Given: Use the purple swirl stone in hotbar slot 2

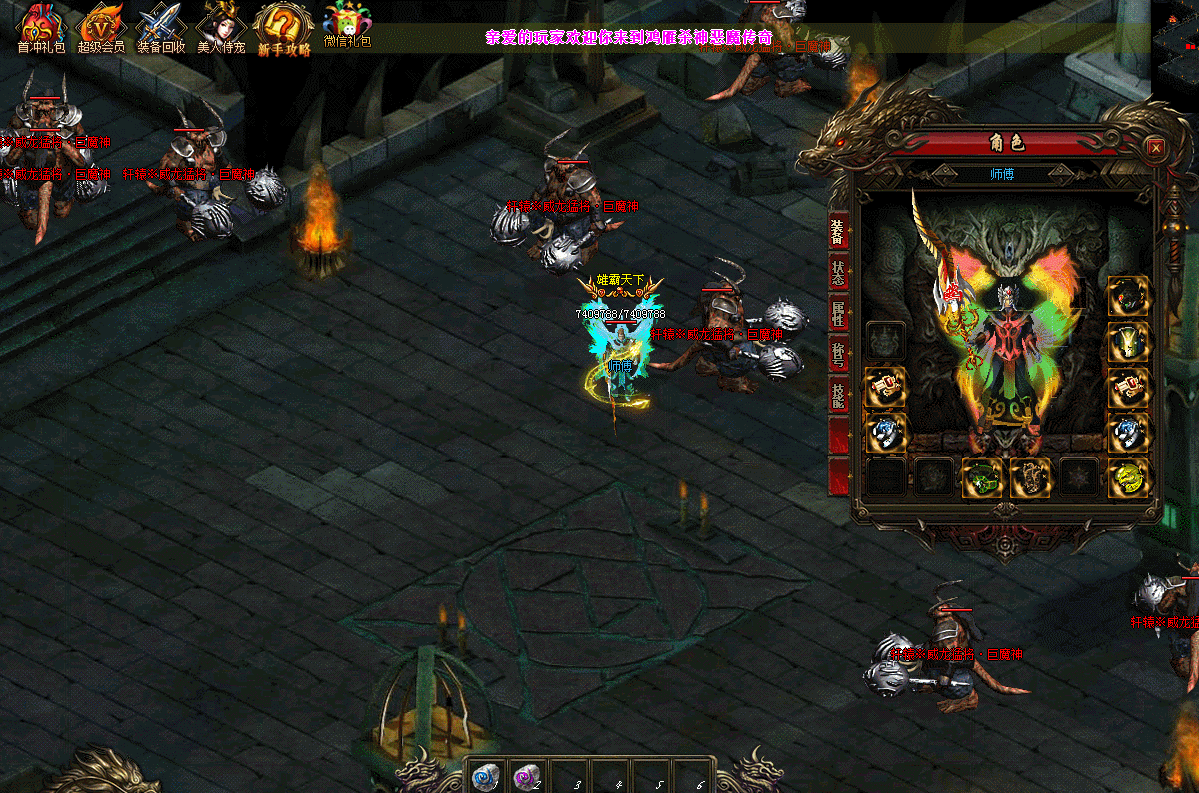Looking at the screenshot, I should tap(526, 775).
